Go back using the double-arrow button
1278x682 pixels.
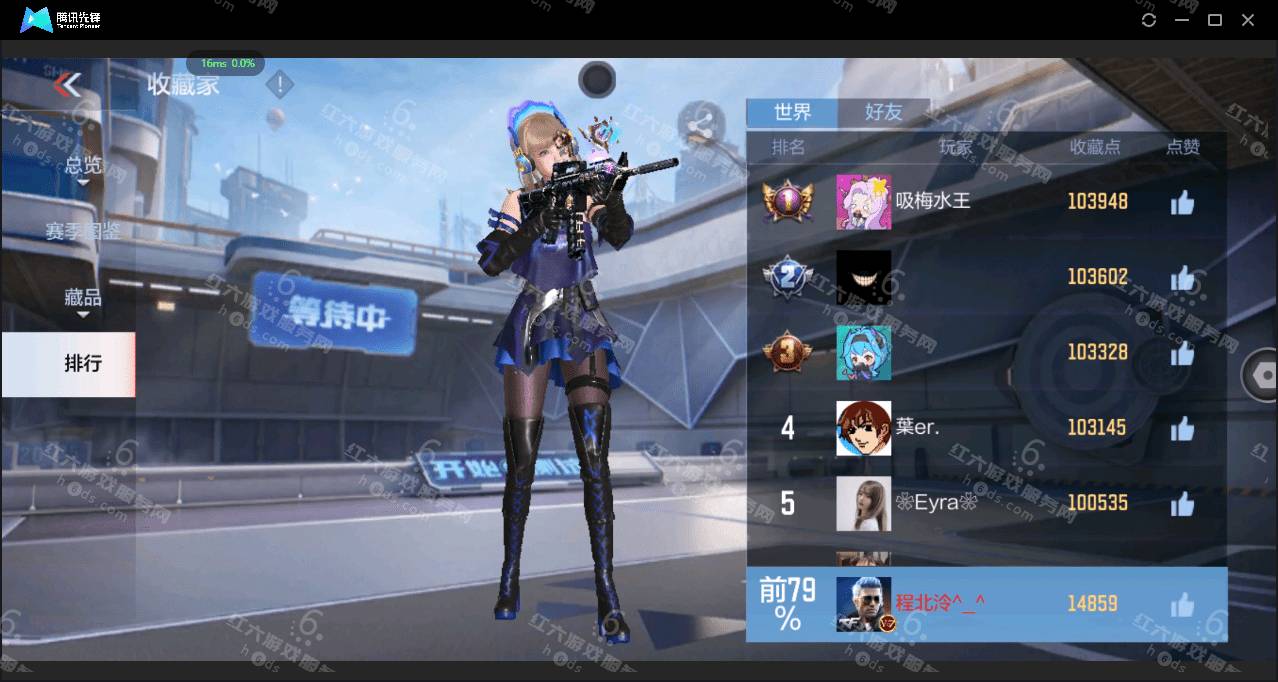point(67,84)
